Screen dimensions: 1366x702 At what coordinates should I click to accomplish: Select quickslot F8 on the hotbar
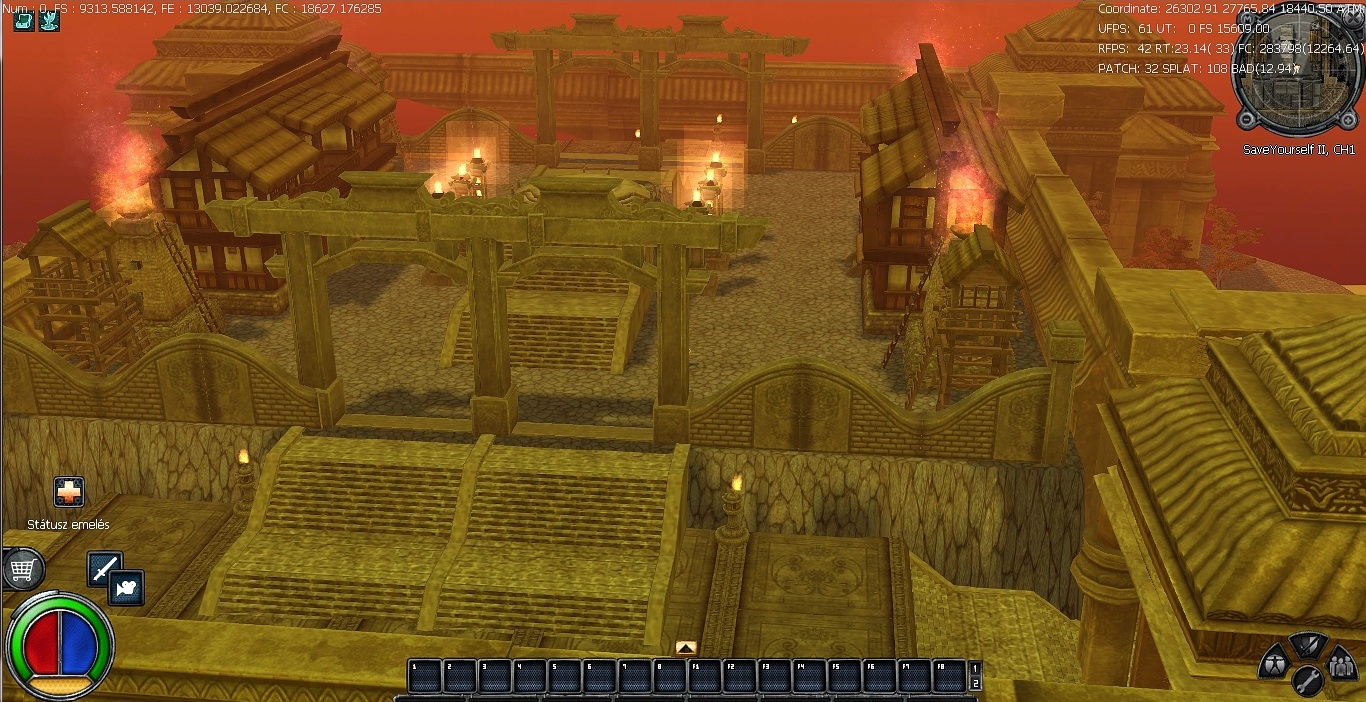coord(948,676)
